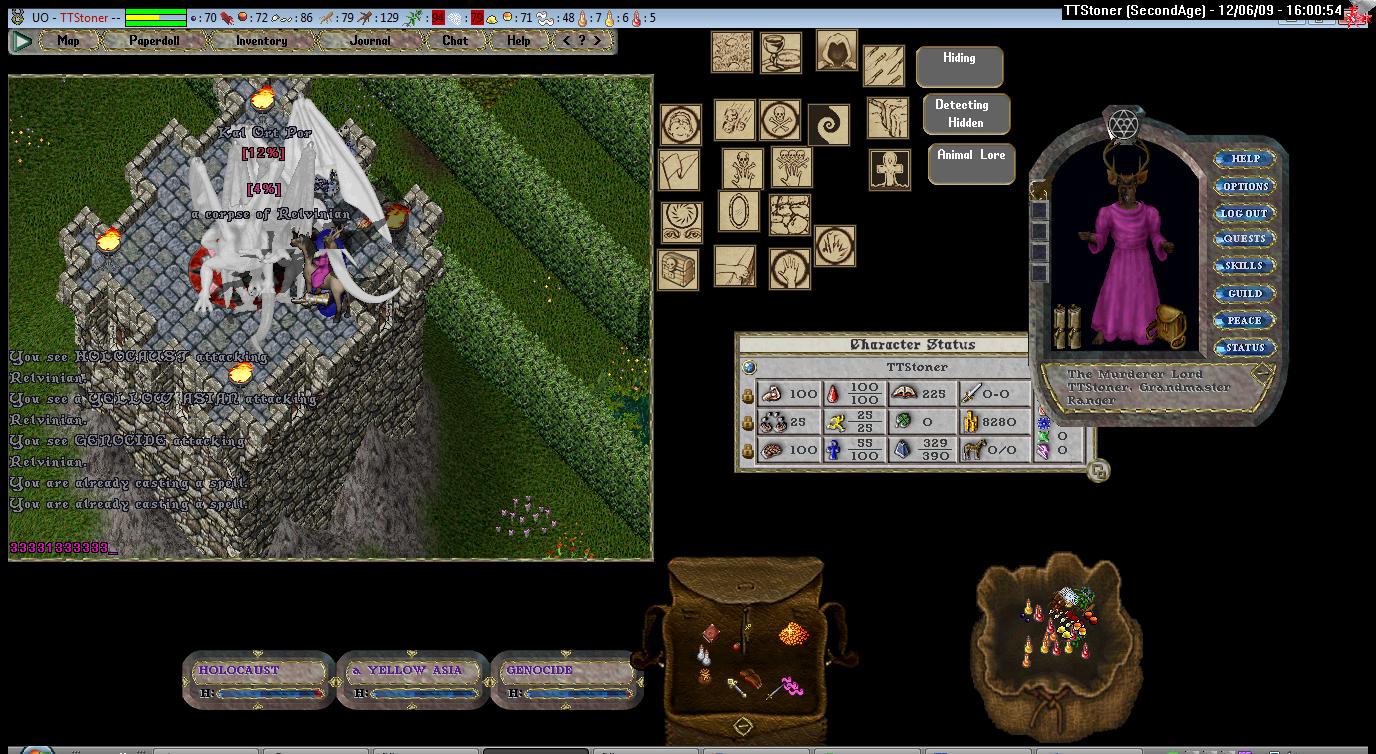Screen dimensions: 1376x754
Task: Open the GUILD button on paperdoll
Action: coord(1244,293)
